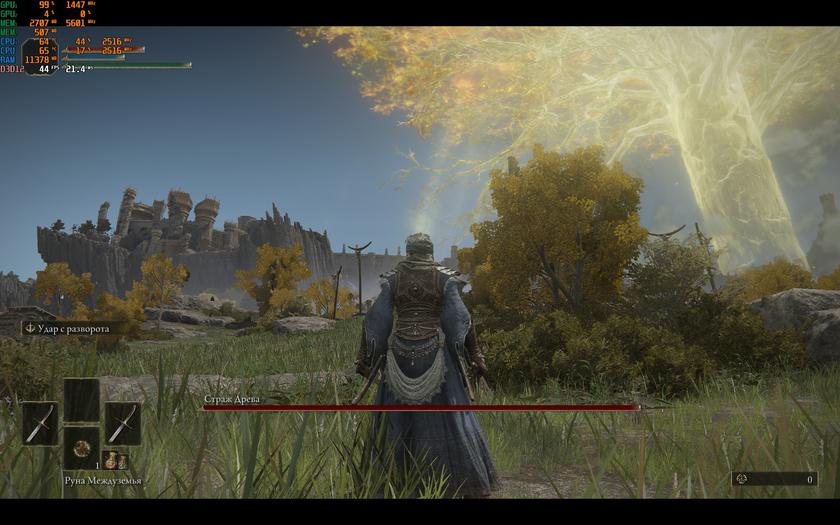Select the right-hand sword armament slot
Screen dimensions: 840x525
[122, 423]
